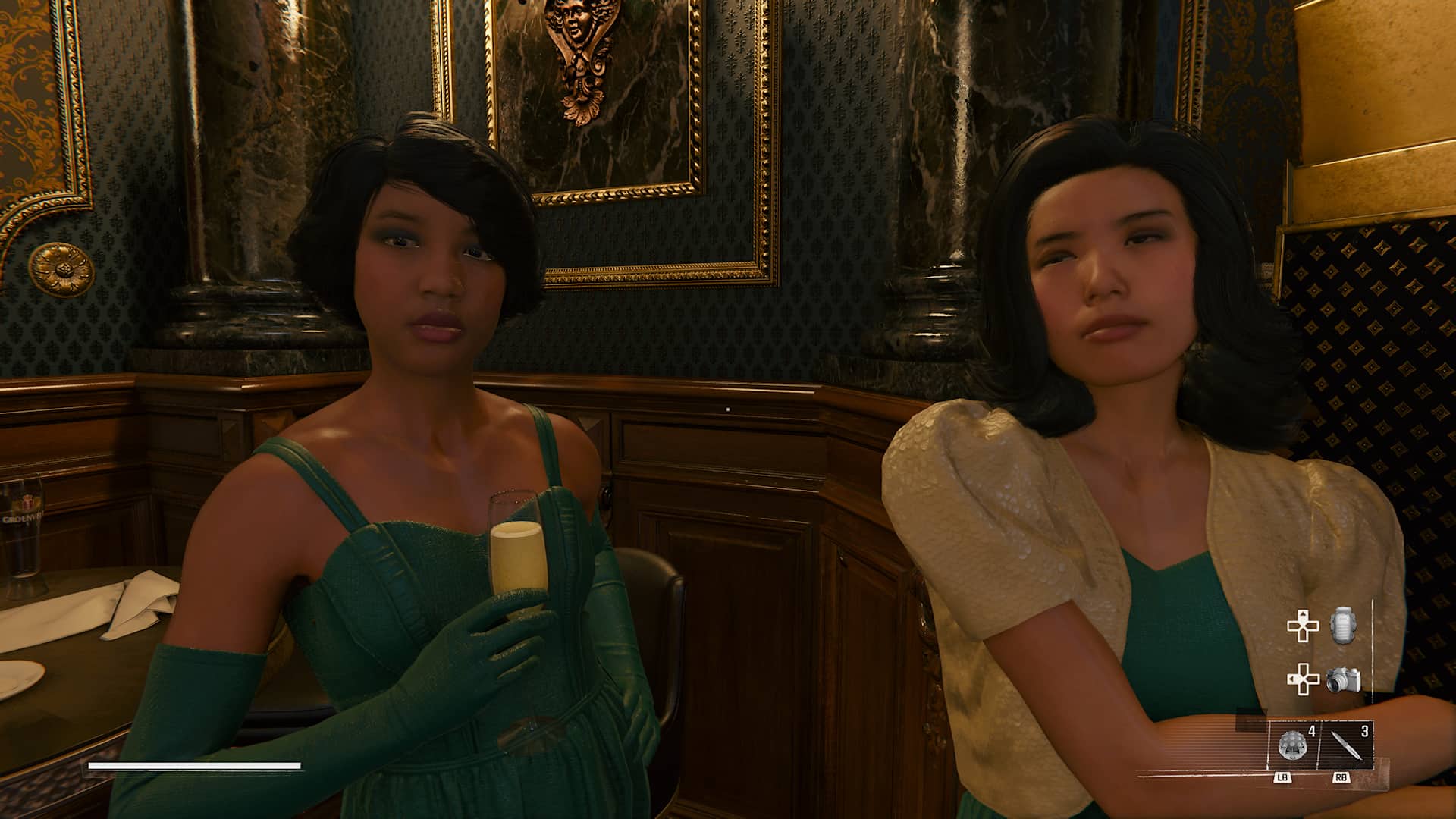
Task: Select the camera icon
Action: pos(1343,679)
